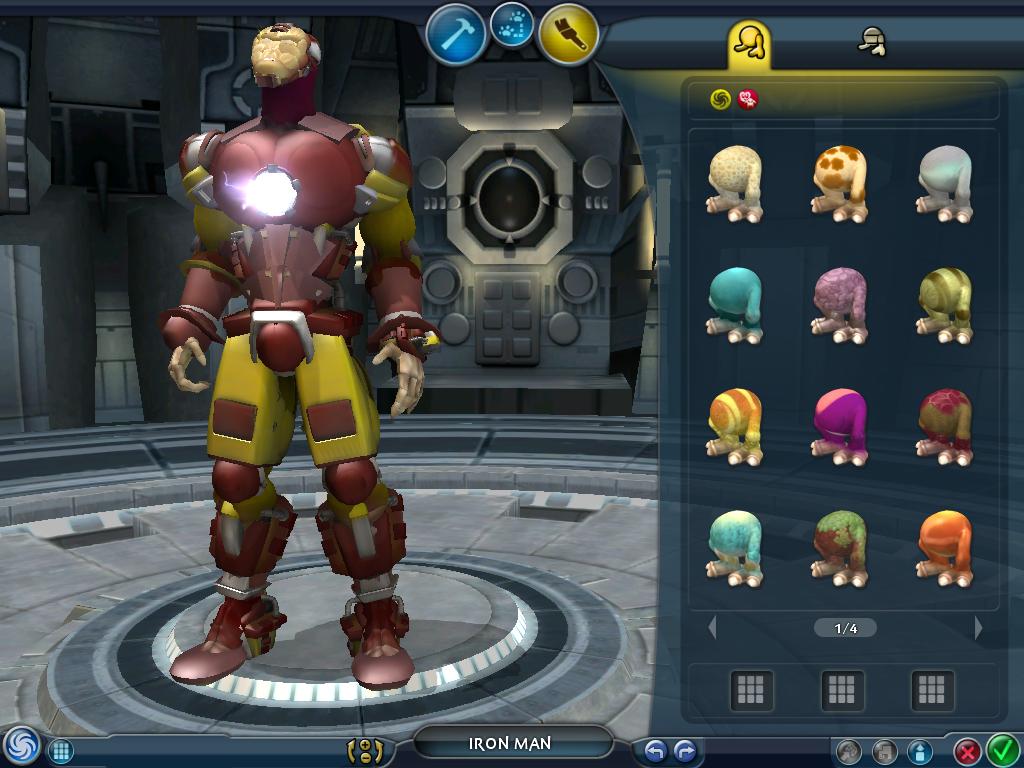
Task: Open the paint brush mode button
Action: (568, 33)
